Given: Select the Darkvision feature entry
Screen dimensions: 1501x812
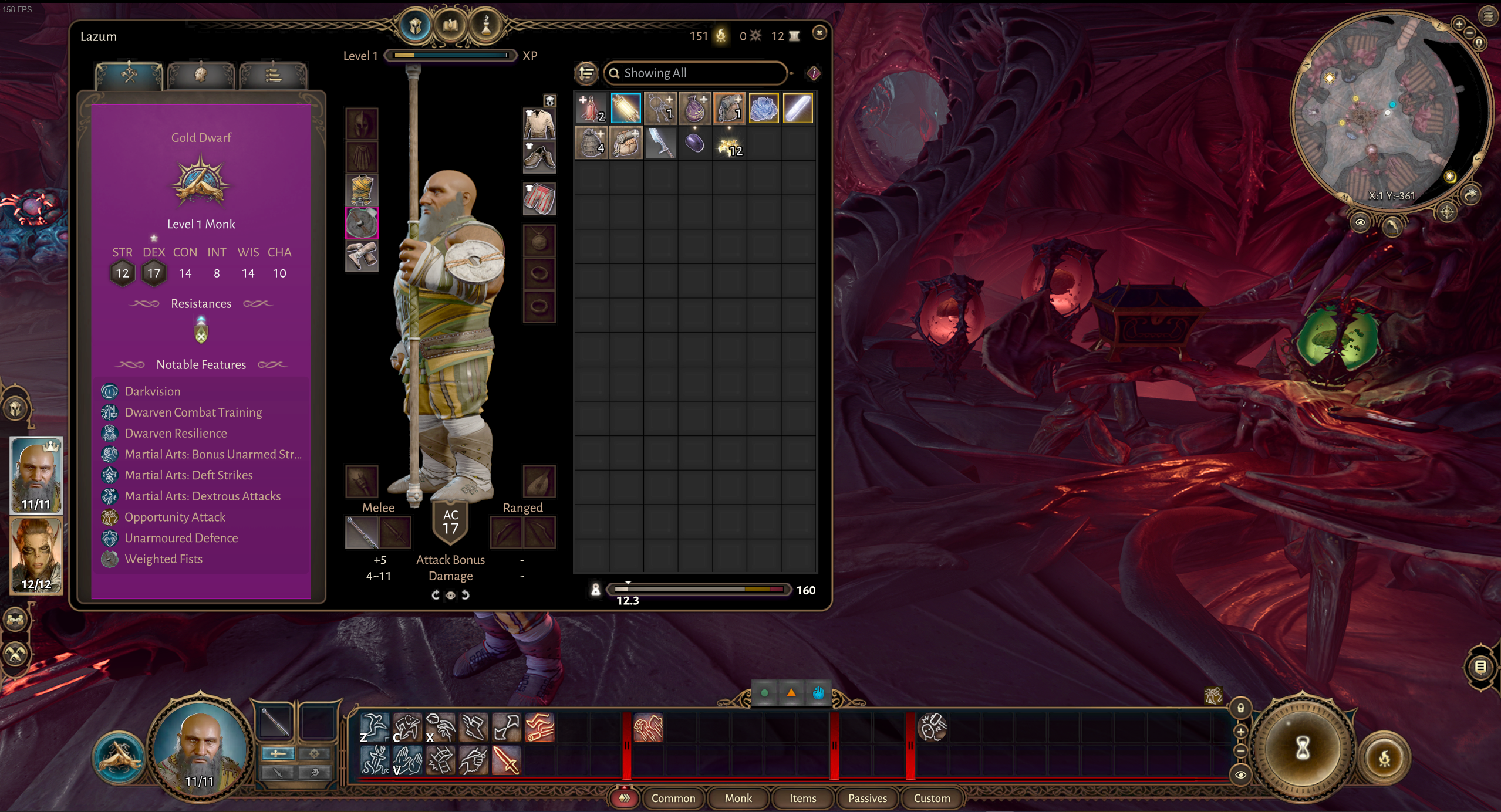Looking at the screenshot, I should tap(153, 391).
